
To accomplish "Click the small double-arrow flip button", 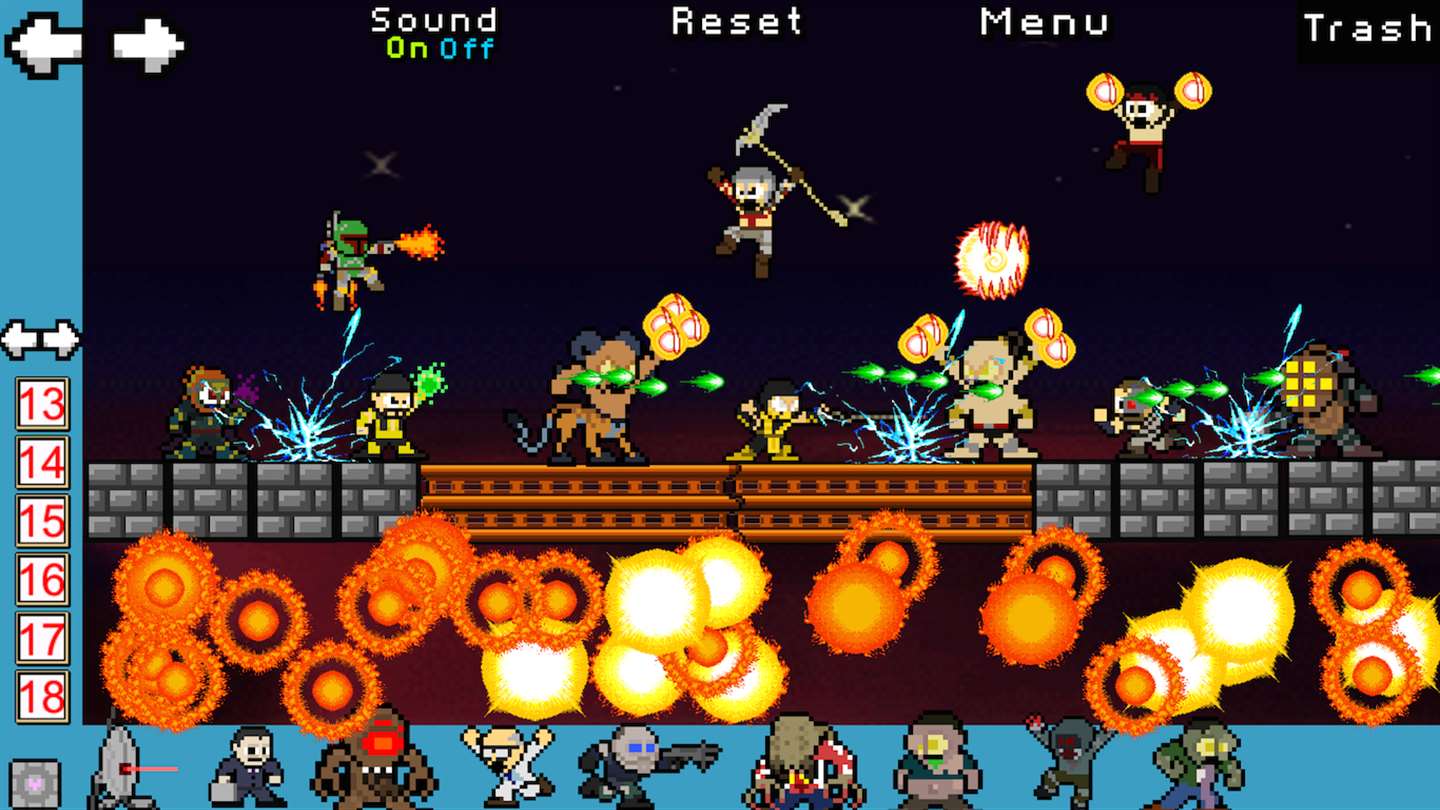I will pyautogui.click(x=41, y=339).
